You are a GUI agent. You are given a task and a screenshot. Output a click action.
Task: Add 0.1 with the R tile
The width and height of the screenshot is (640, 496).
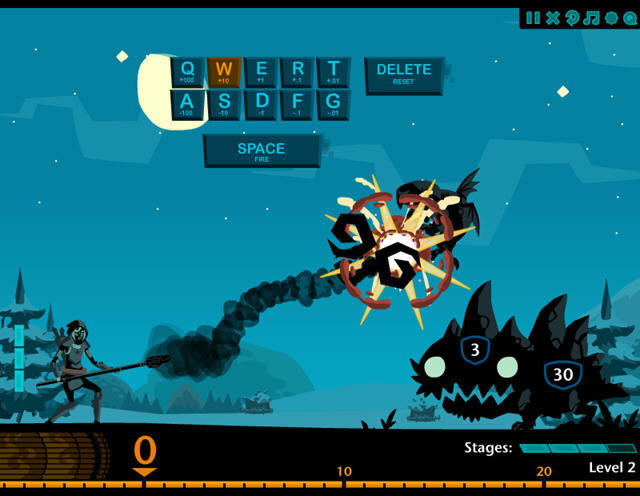[x=297, y=71]
